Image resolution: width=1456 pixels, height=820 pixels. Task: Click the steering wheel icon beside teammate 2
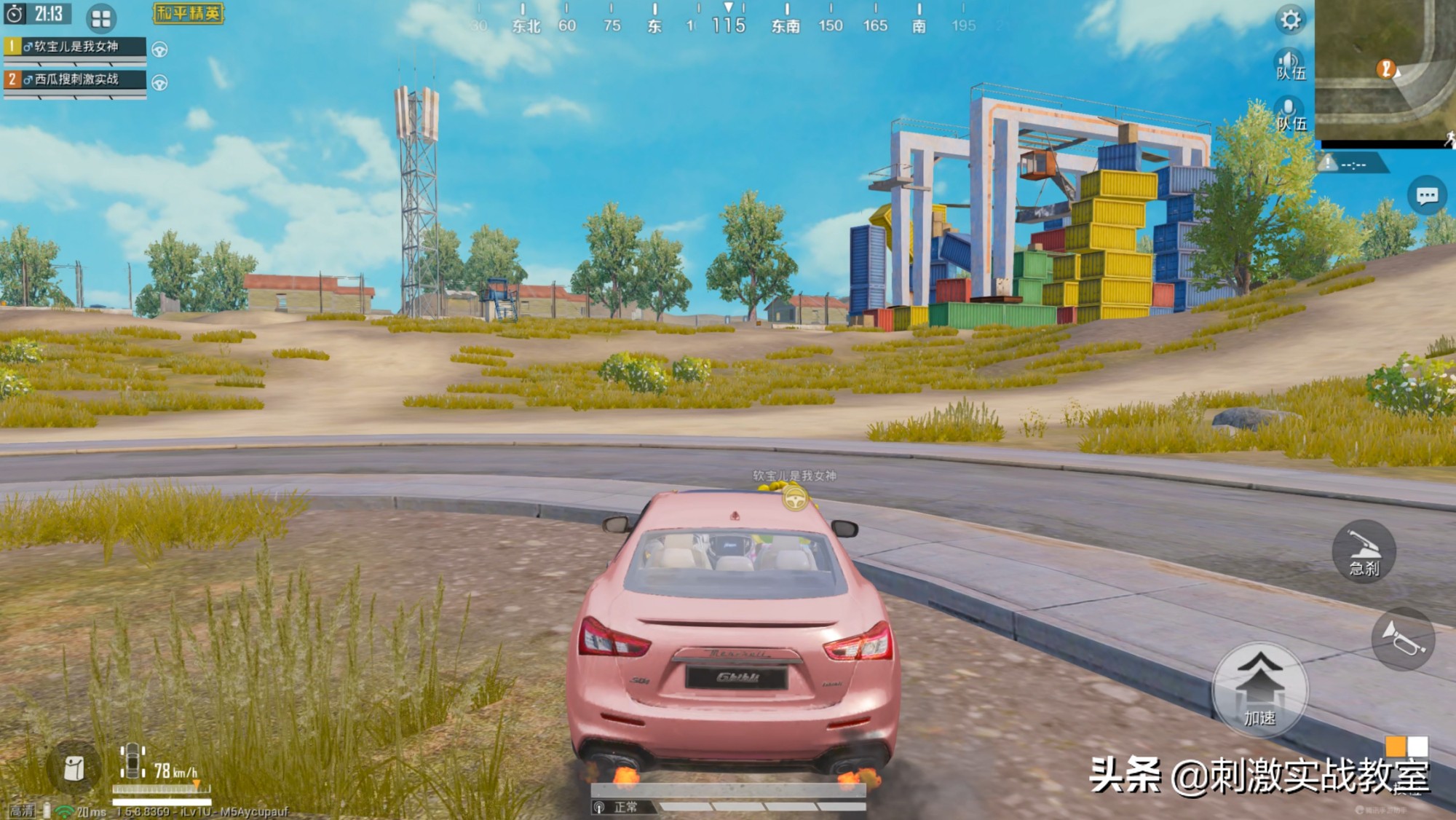pyautogui.click(x=159, y=83)
